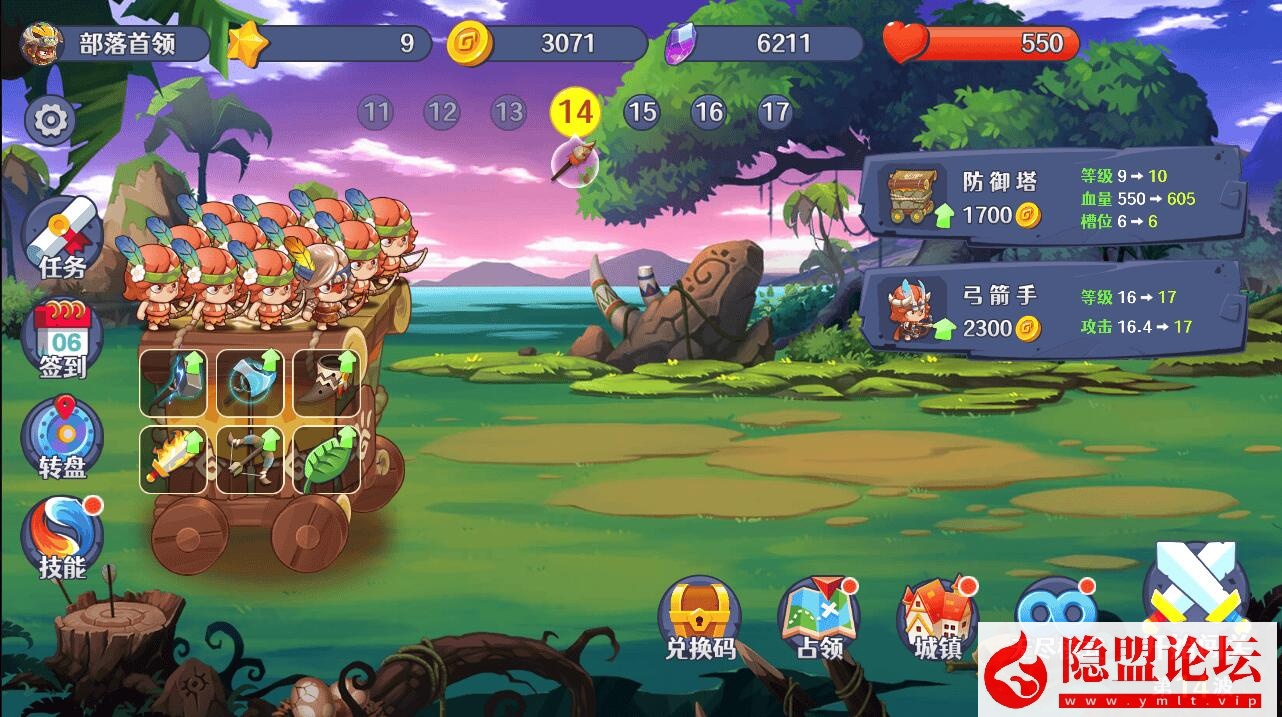This screenshot has width=1282, height=717.
Task: Select the bow and arrow slot
Action: 250,459
